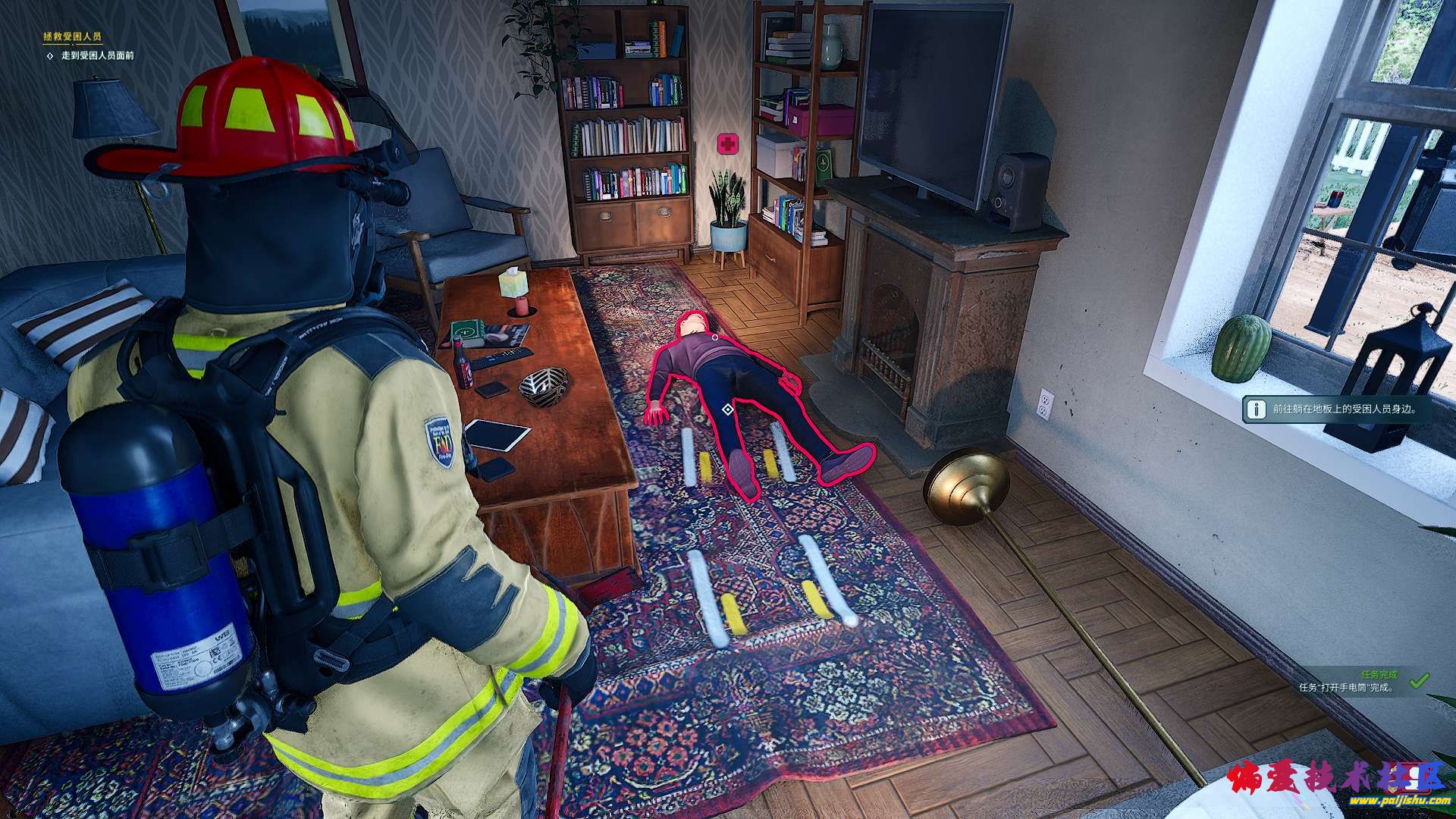The width and height of the screenshot is (1456, 819).
Task: Select the rescue trapped person objective tracker
Action: (x=73, y=36)
